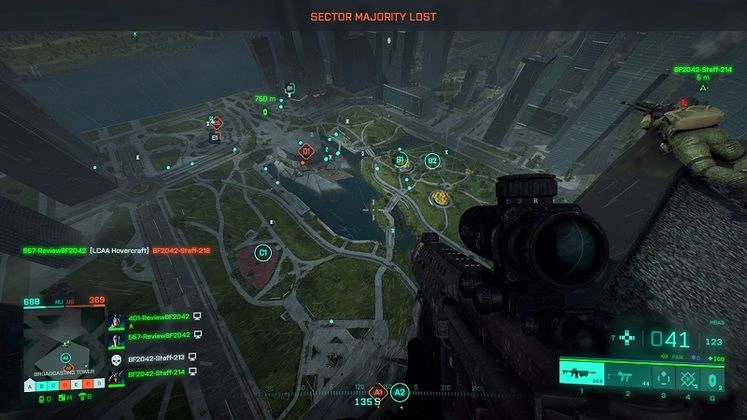Select squad member BF2042-Staff-214 in the list
747x420 pixels.
pos(158,373)
